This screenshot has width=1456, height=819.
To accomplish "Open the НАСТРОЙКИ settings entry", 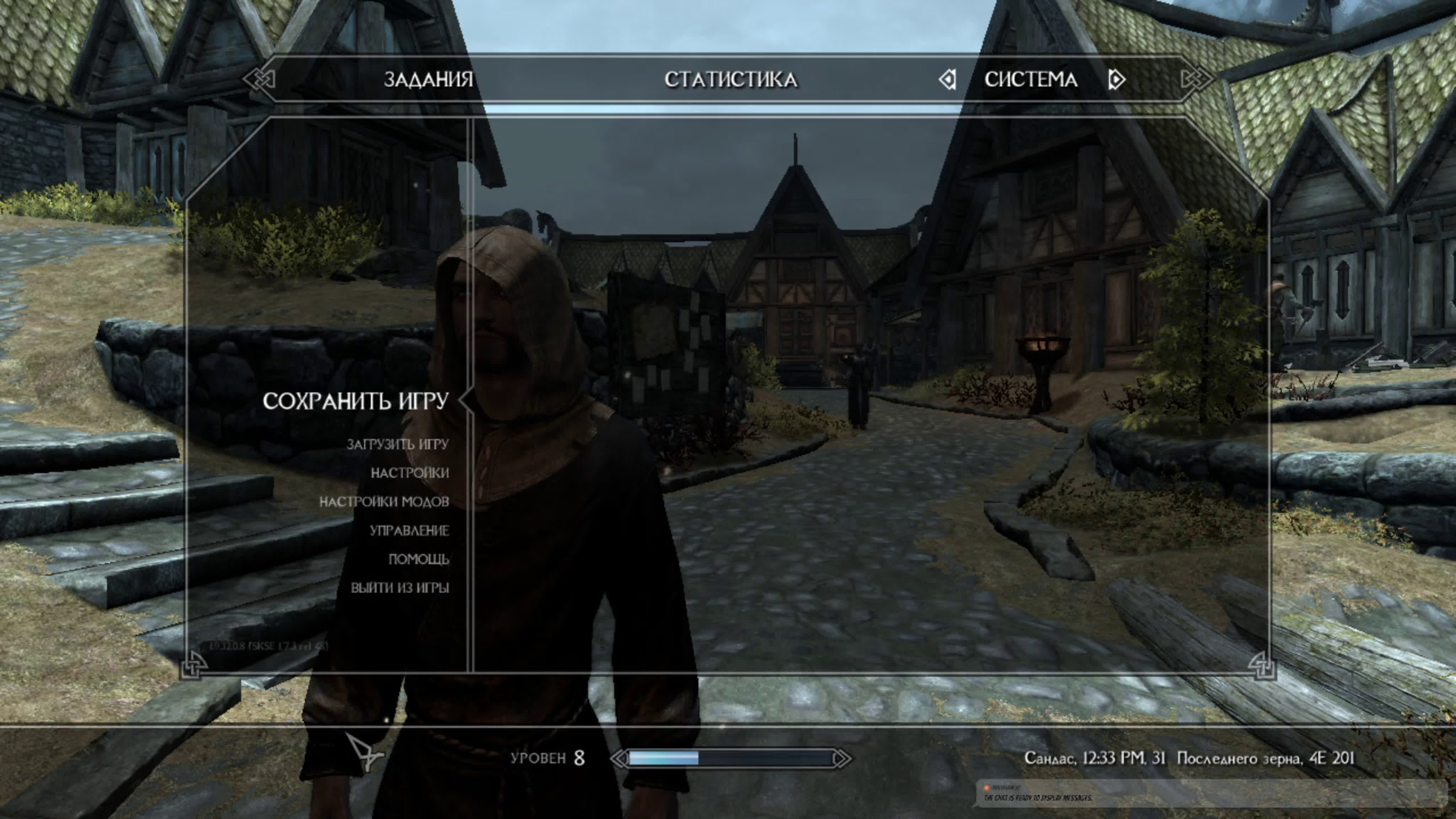I will (410, 473).
